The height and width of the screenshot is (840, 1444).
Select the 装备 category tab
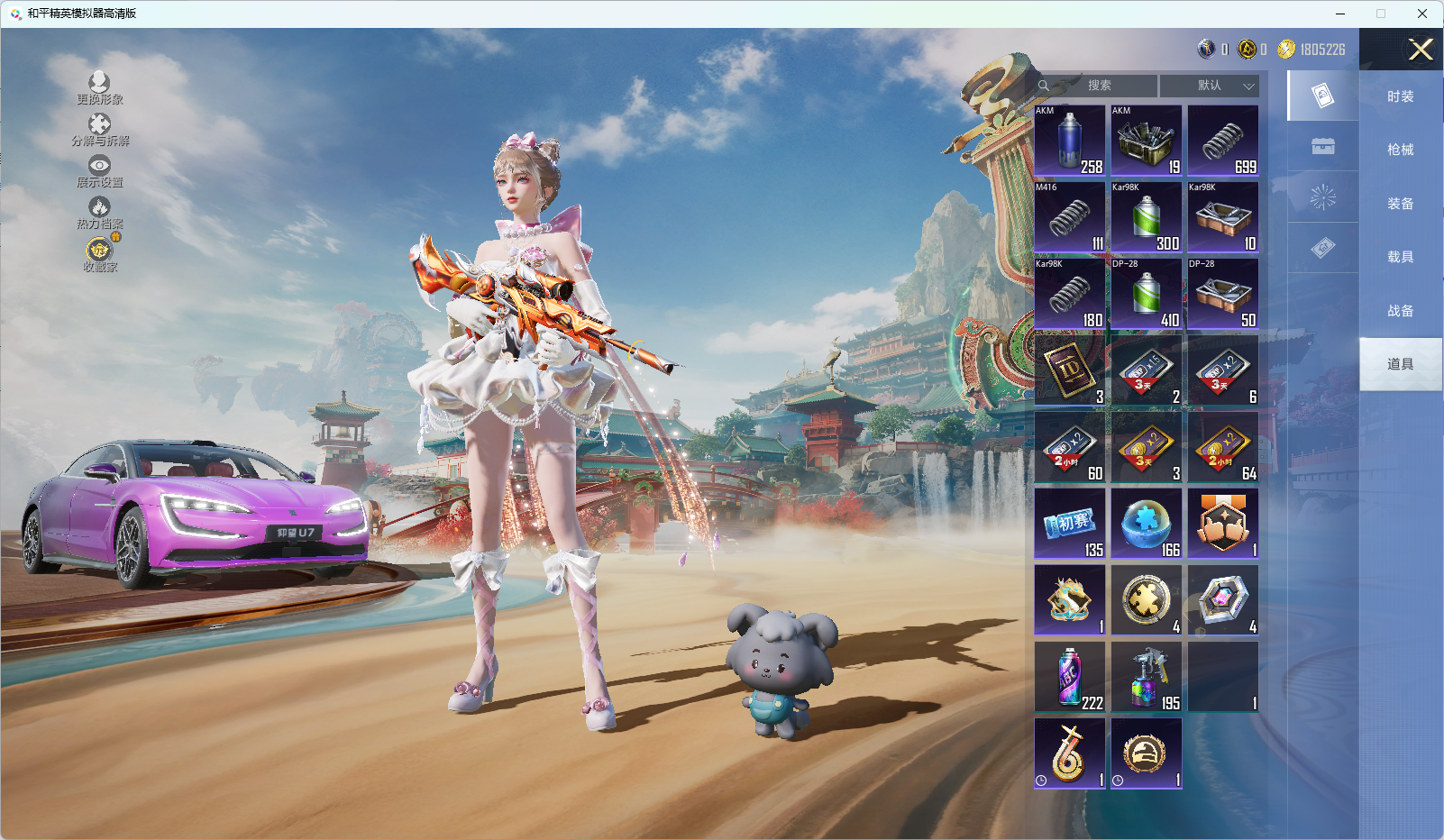tap(1400, 204)
